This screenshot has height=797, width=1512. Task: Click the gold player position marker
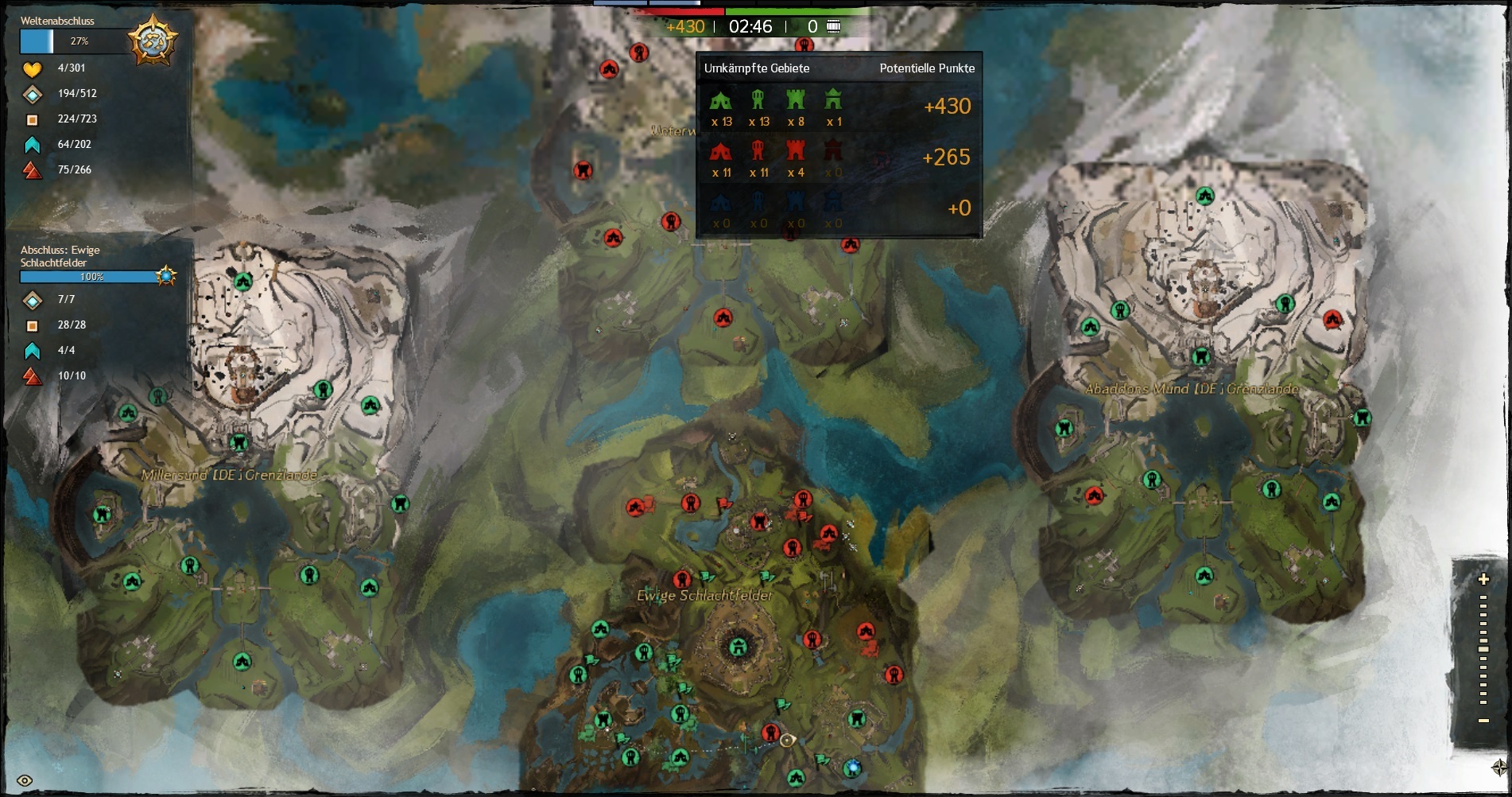coord(787,740)
